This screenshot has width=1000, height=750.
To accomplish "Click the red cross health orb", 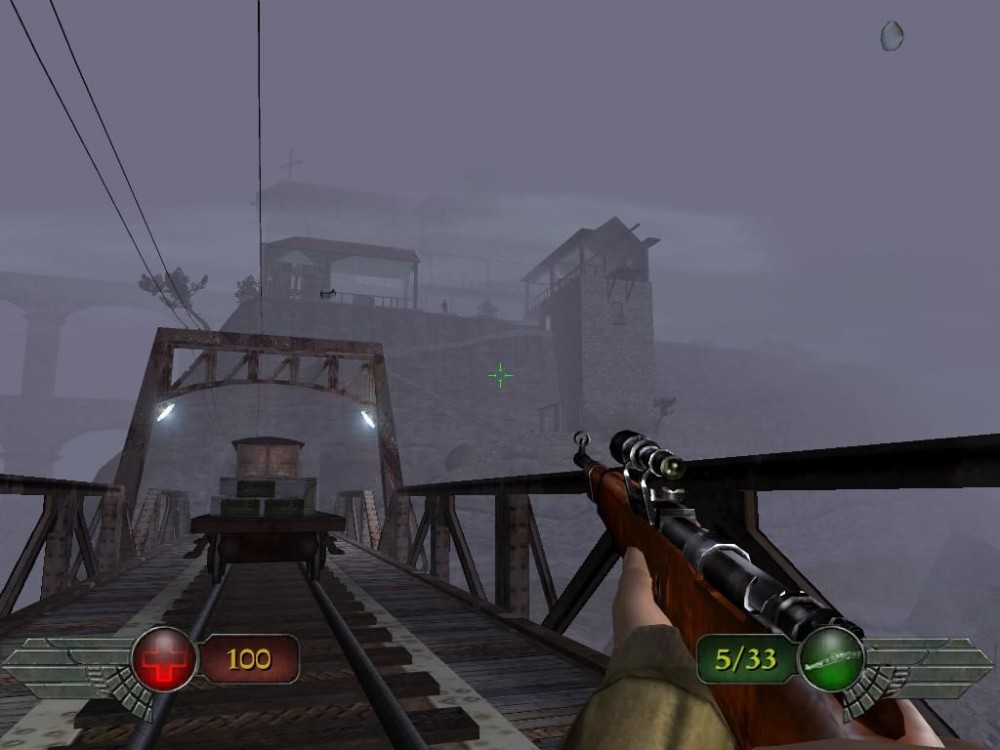I will tap(164, 659).
